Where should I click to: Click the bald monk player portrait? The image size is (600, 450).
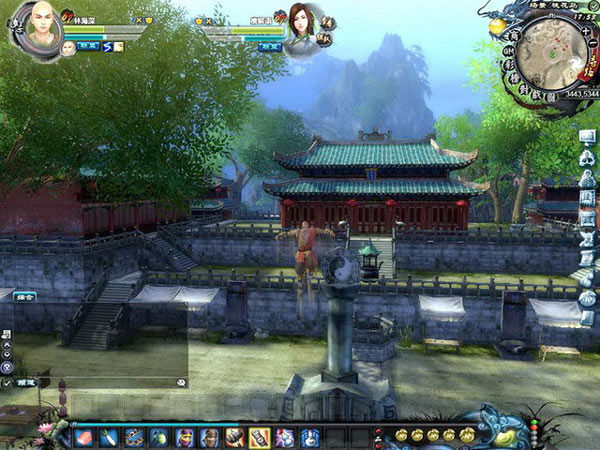[x=38, y=23]
